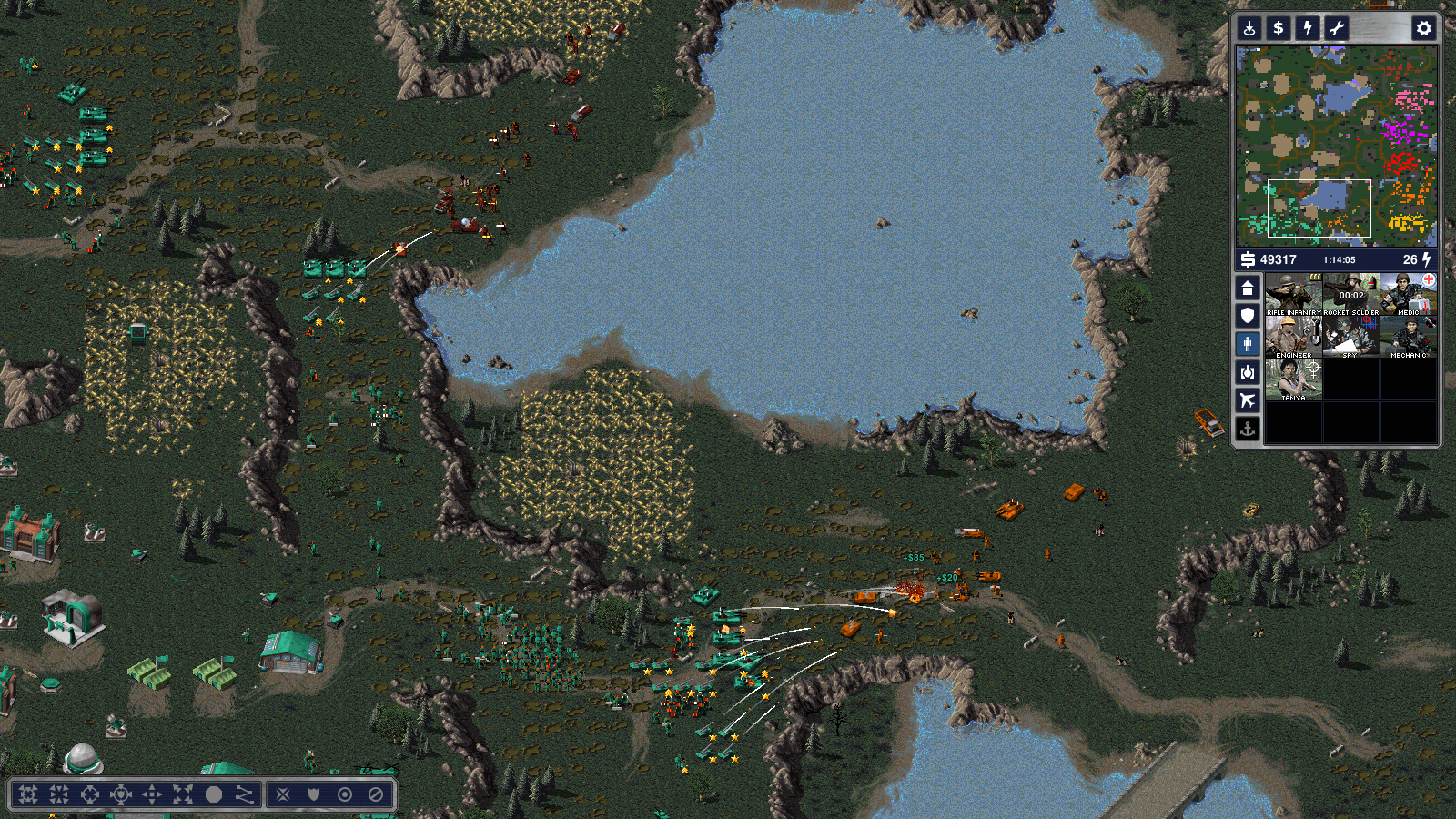Set the hold fire stance
This screenshot has height=819, width=1456.
(376, 794)
